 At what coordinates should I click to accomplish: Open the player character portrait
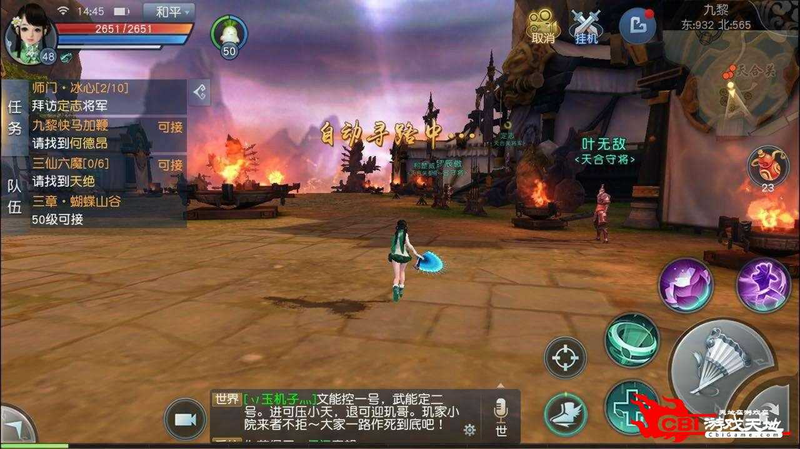[x=26, y=32]
